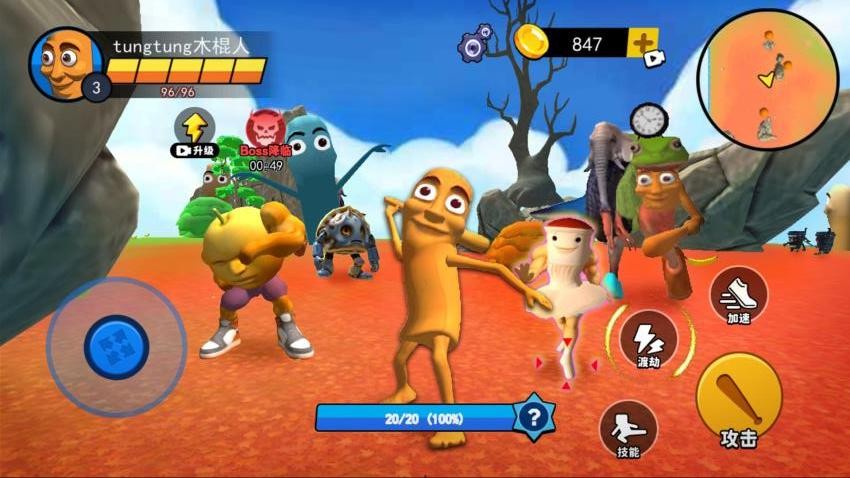Add coins with the yellow plus button
850x478 pixels.
tap(642, 43)
